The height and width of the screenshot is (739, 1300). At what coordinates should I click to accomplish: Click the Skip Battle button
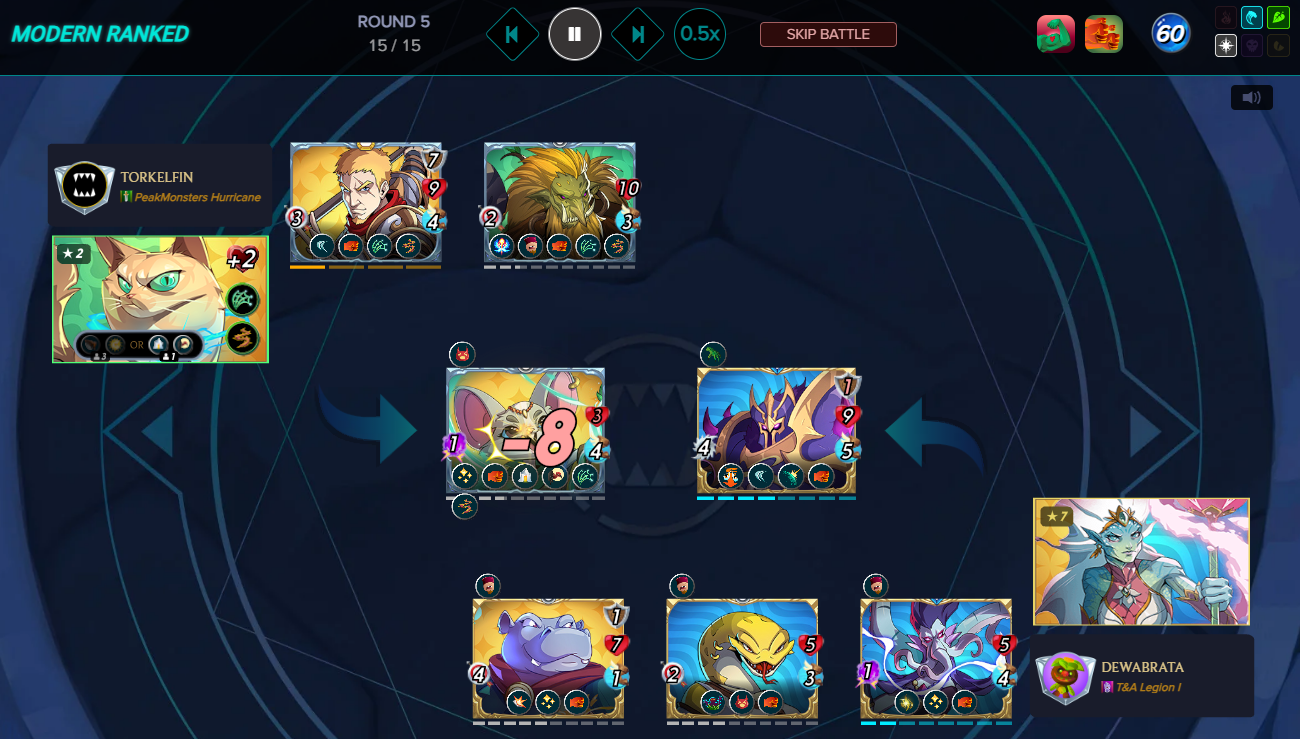tap(828, 34)
